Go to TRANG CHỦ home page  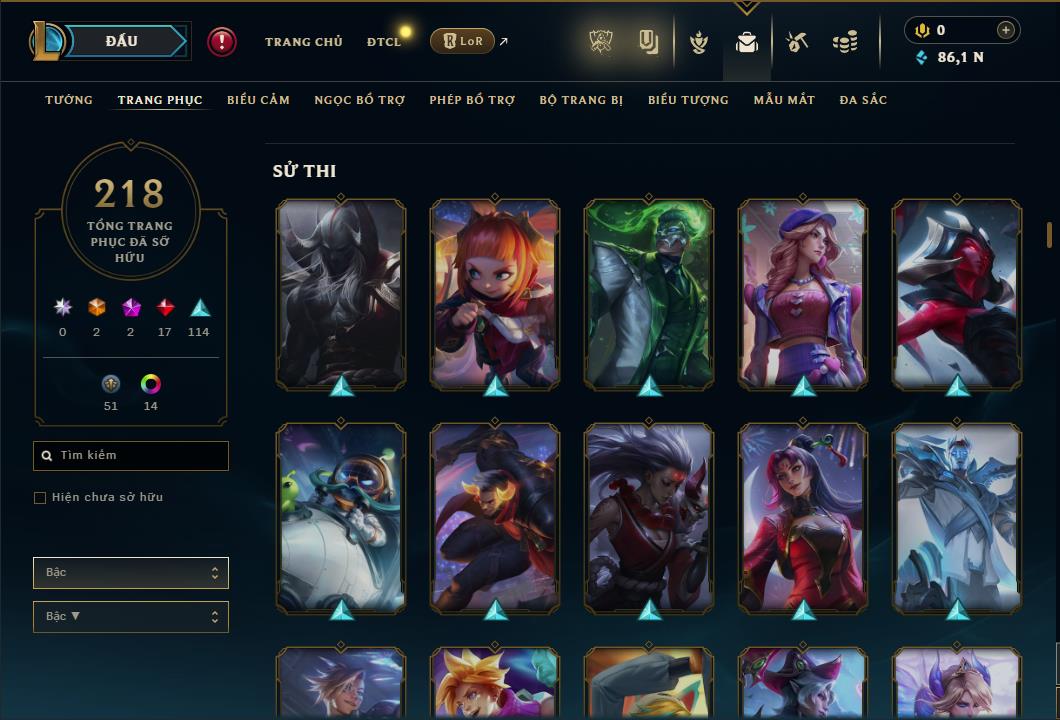[303, 42]
